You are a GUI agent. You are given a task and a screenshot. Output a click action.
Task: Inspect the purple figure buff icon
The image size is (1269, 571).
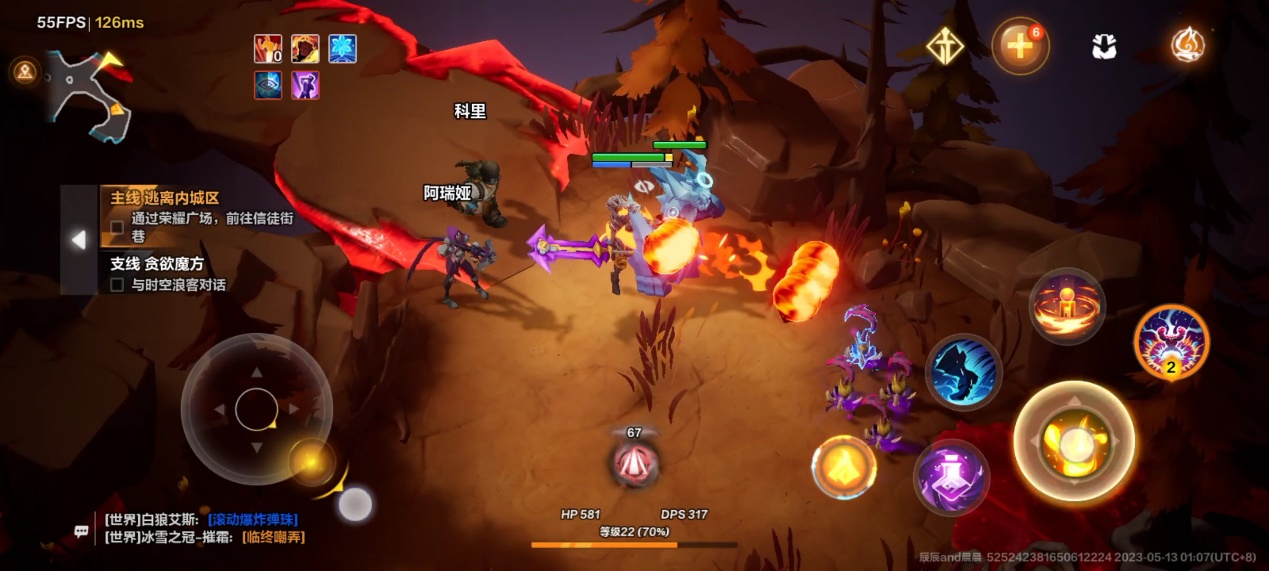pos(305,85)
